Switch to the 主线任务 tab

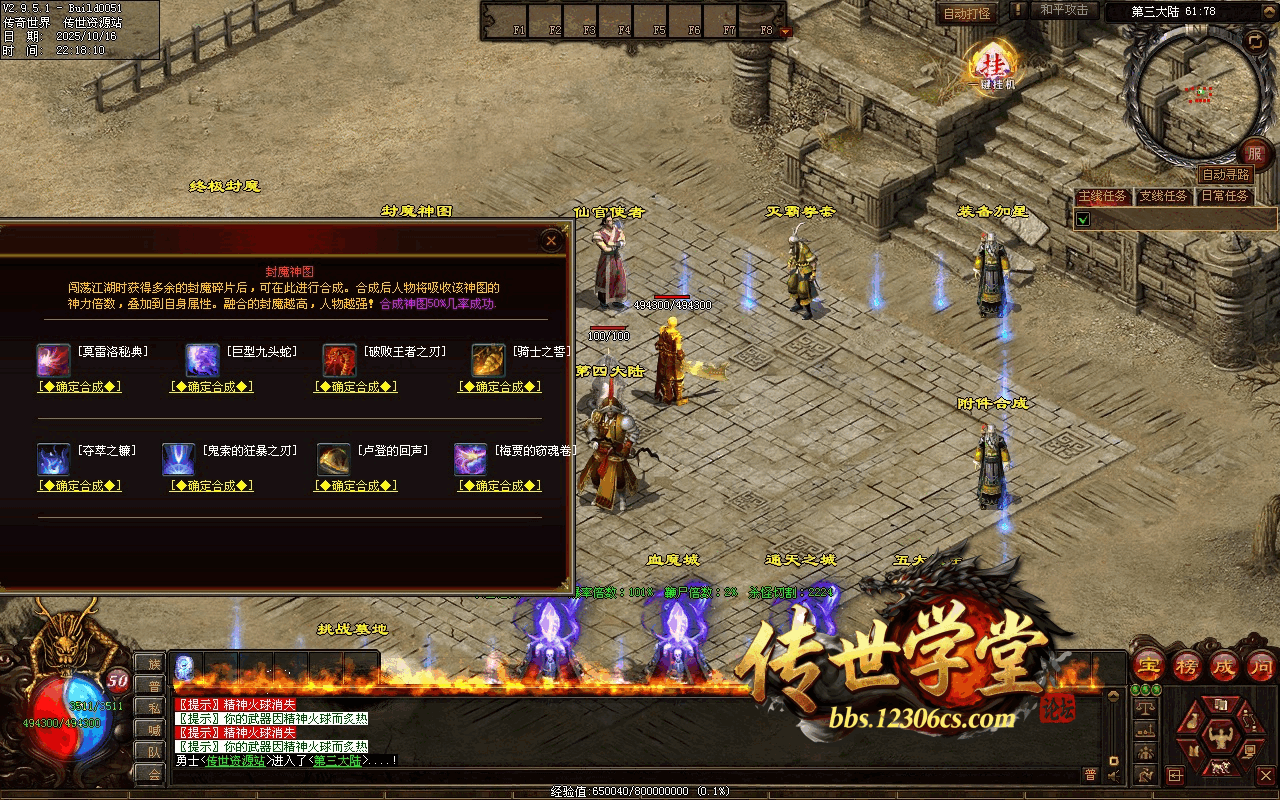[1103, 196]
